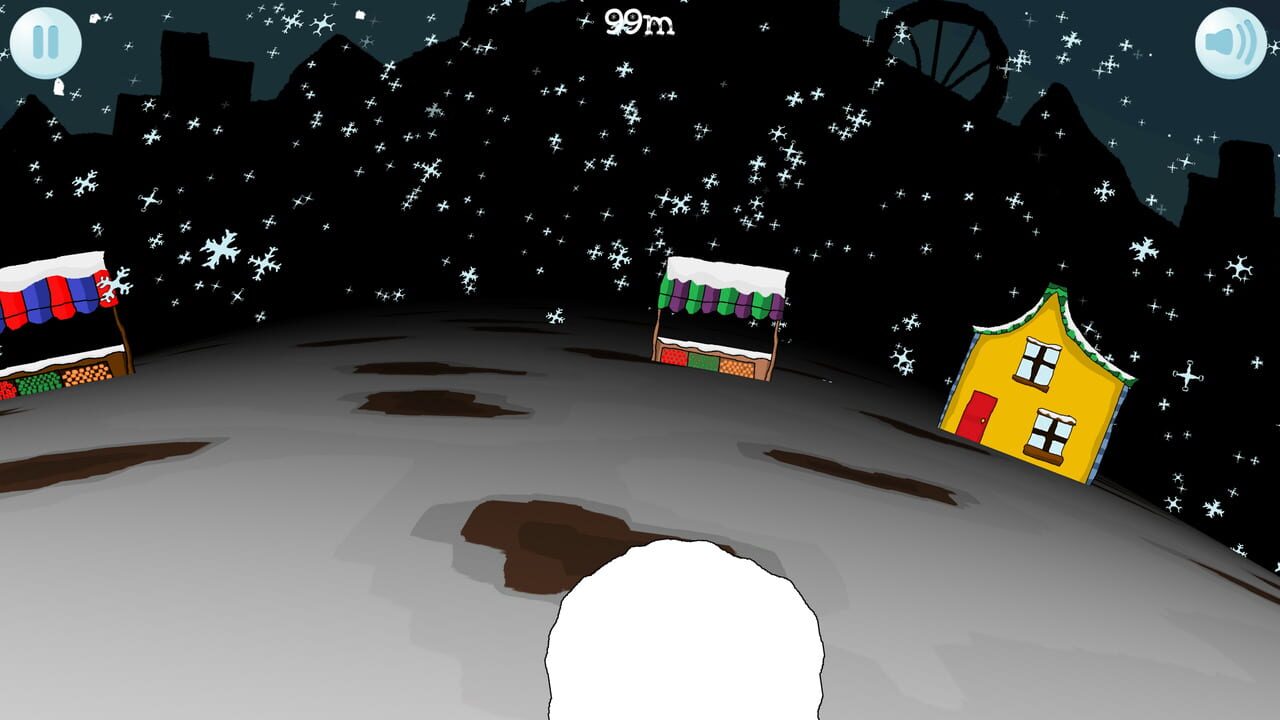Screen dimensions: 1280x720
Task: Select the red-and-blue striped market stall
Action: [50, 320]
